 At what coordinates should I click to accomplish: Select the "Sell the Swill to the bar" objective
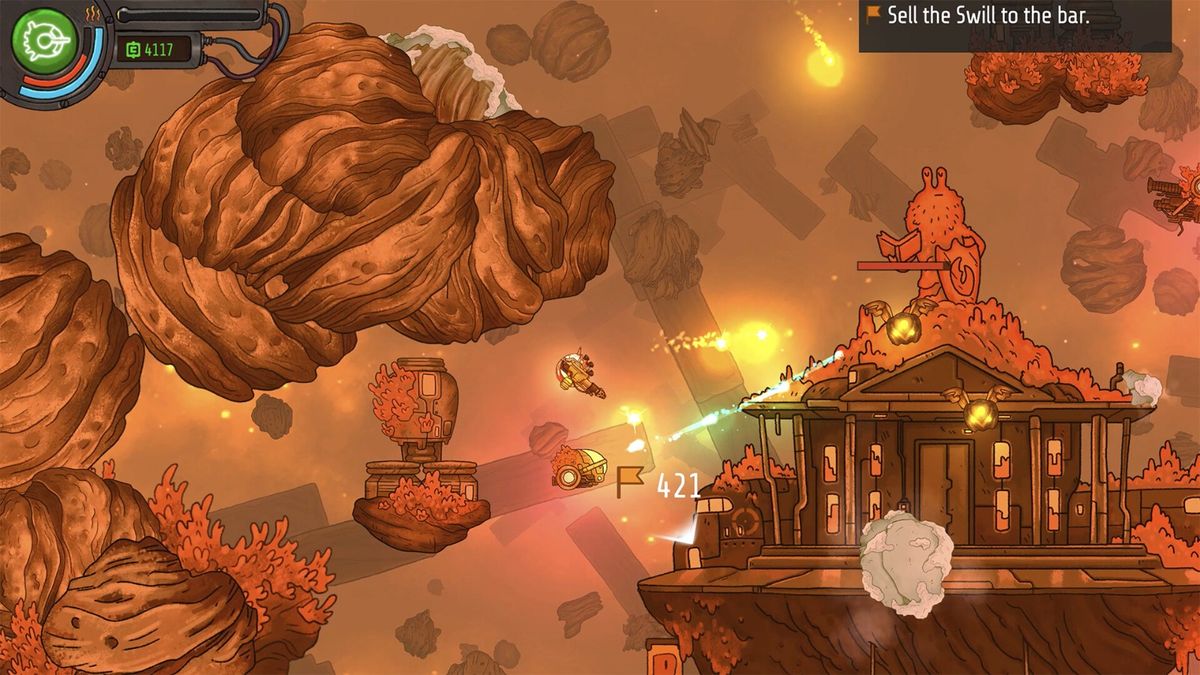(1014, 16)
